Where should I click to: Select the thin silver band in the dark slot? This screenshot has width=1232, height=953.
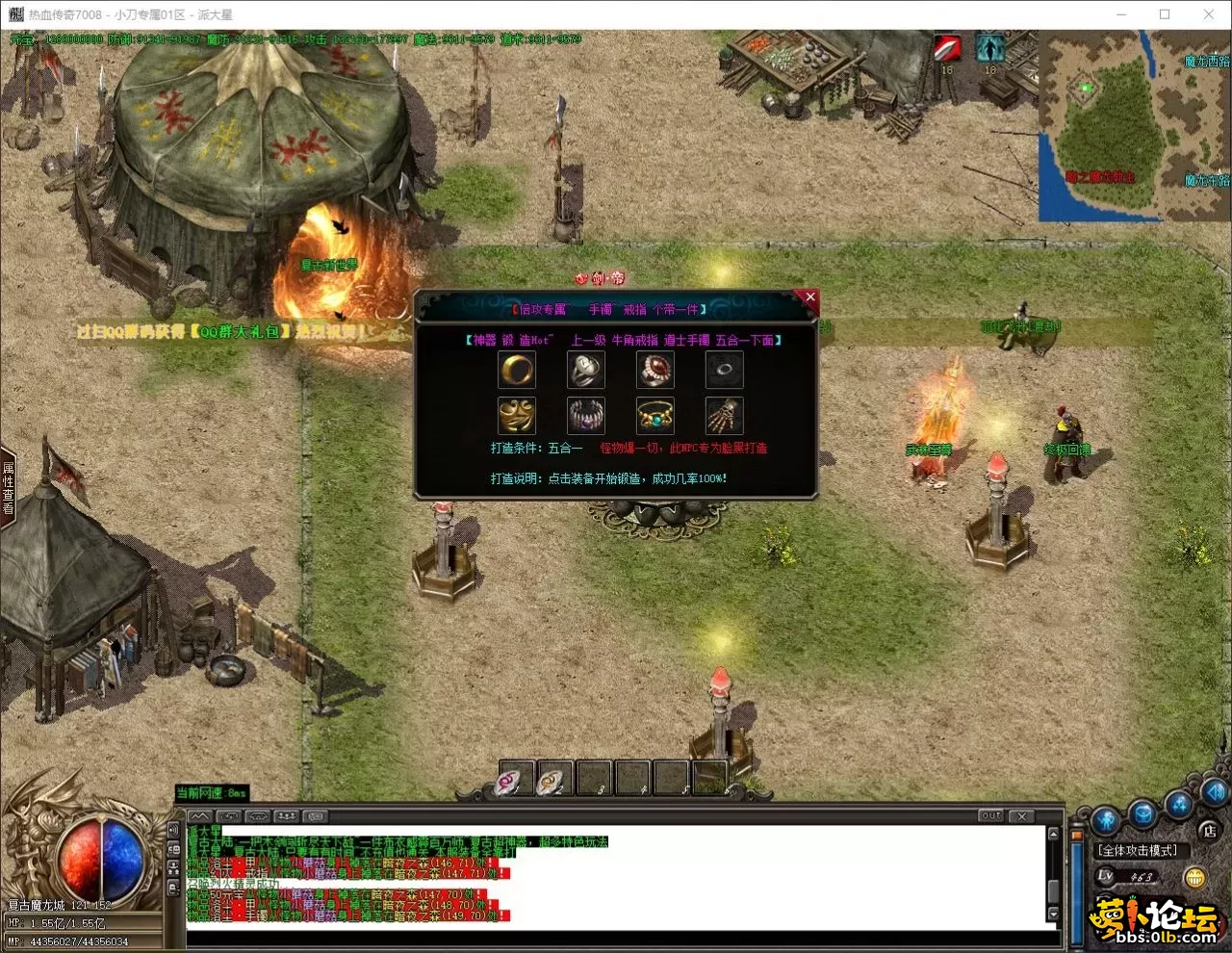(x=724, y=370)
